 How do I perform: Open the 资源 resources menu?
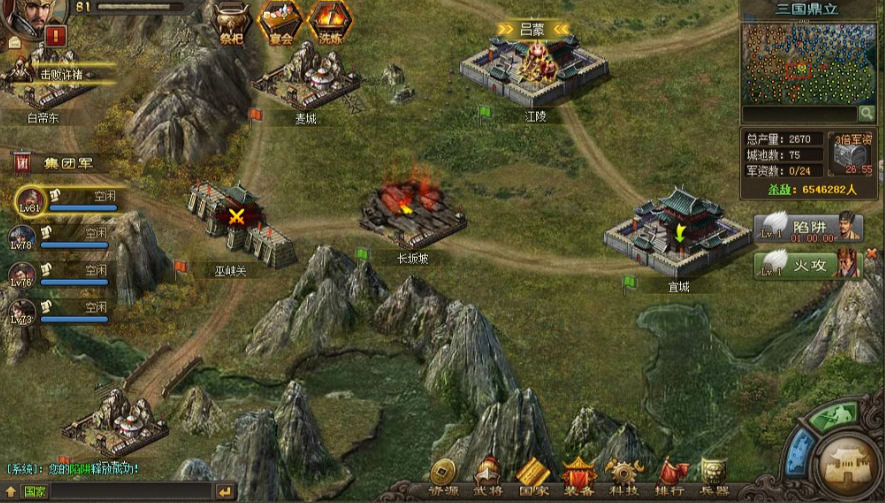[443, 477]
